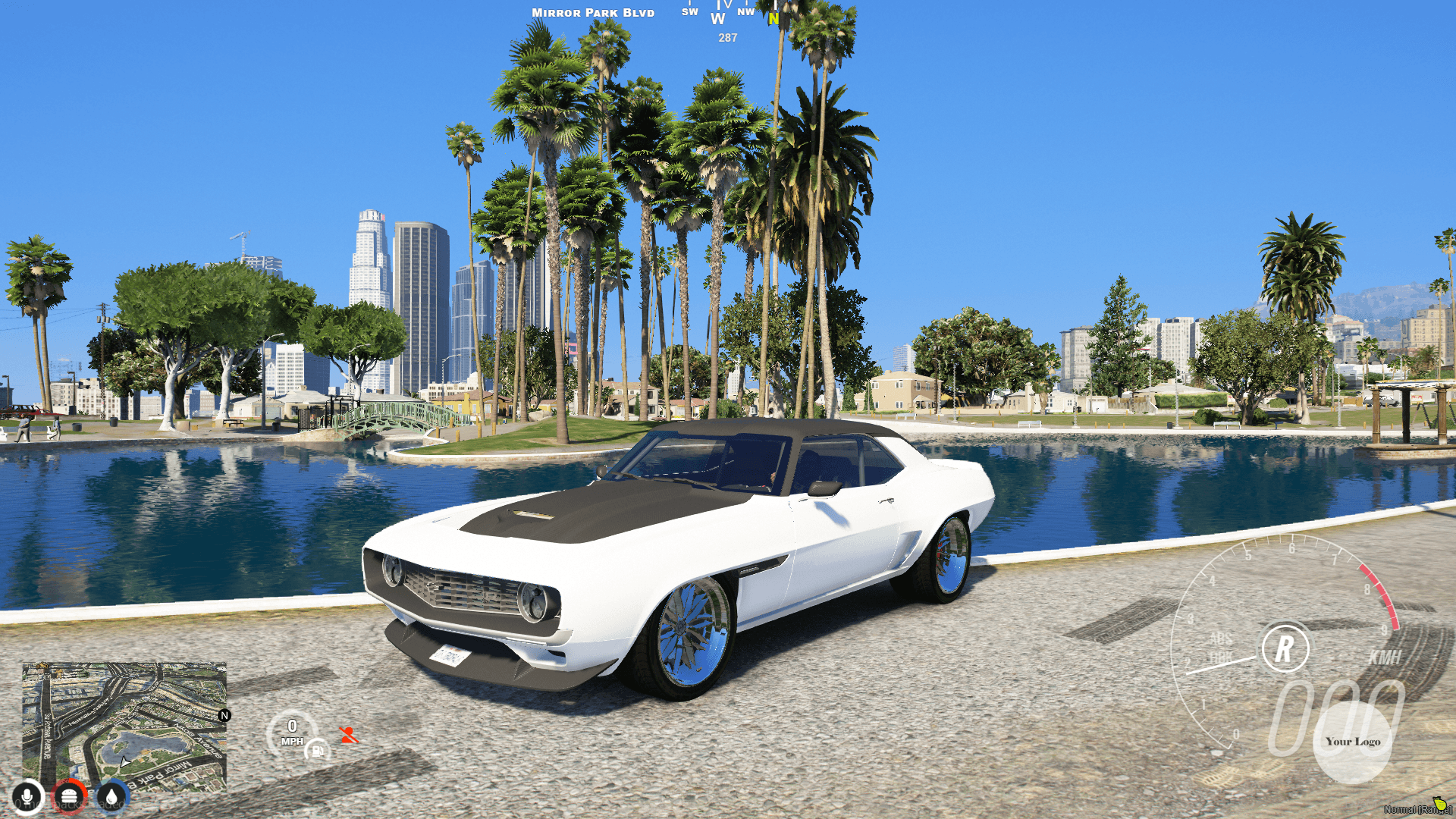This screenshot has width=1456, height=819.
Task: Open the compass heading display showing 287
Action: (x=726, y=36)
